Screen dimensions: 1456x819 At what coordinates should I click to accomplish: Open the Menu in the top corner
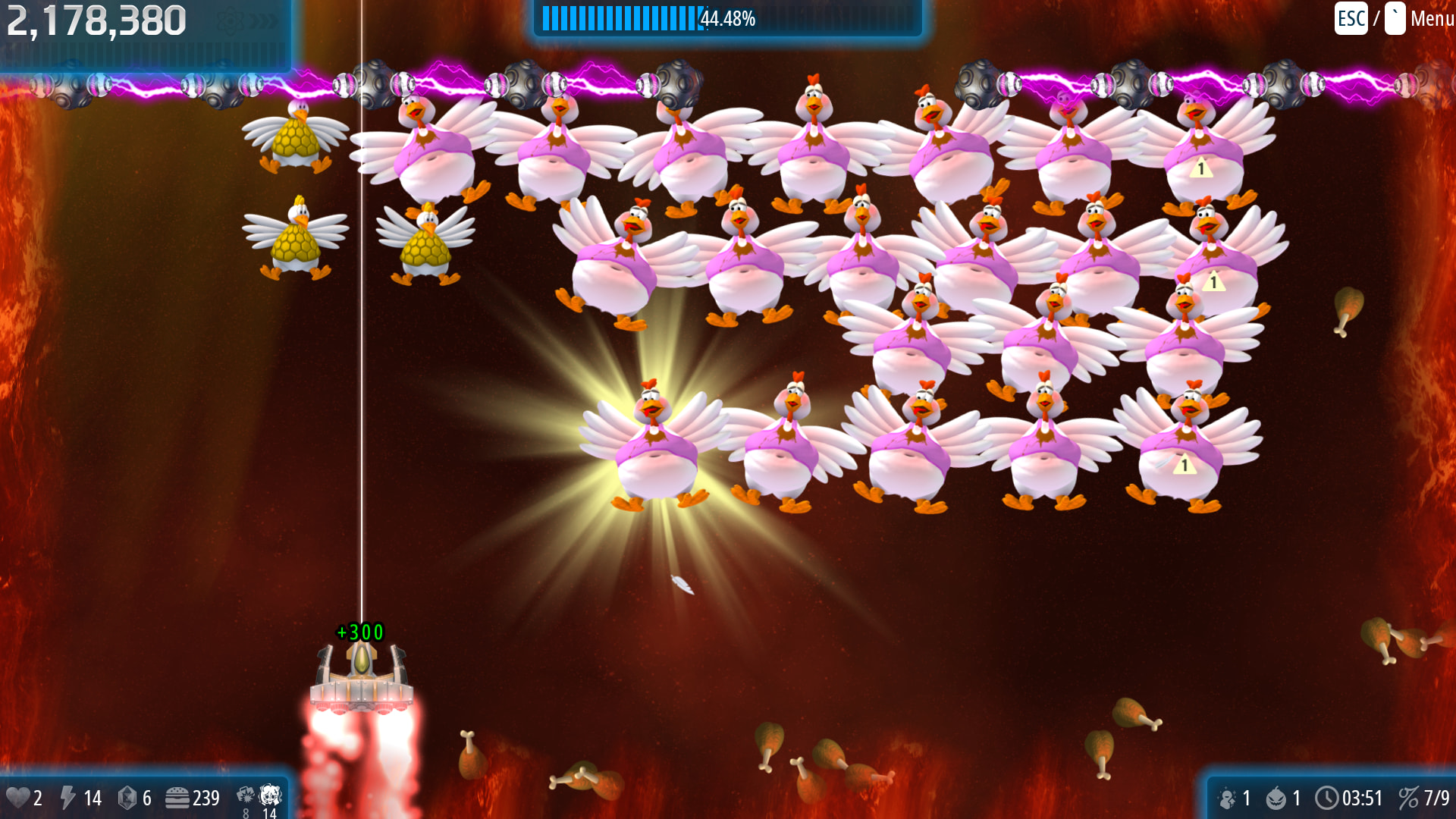pyautogui.click(x=1430, y=18)
